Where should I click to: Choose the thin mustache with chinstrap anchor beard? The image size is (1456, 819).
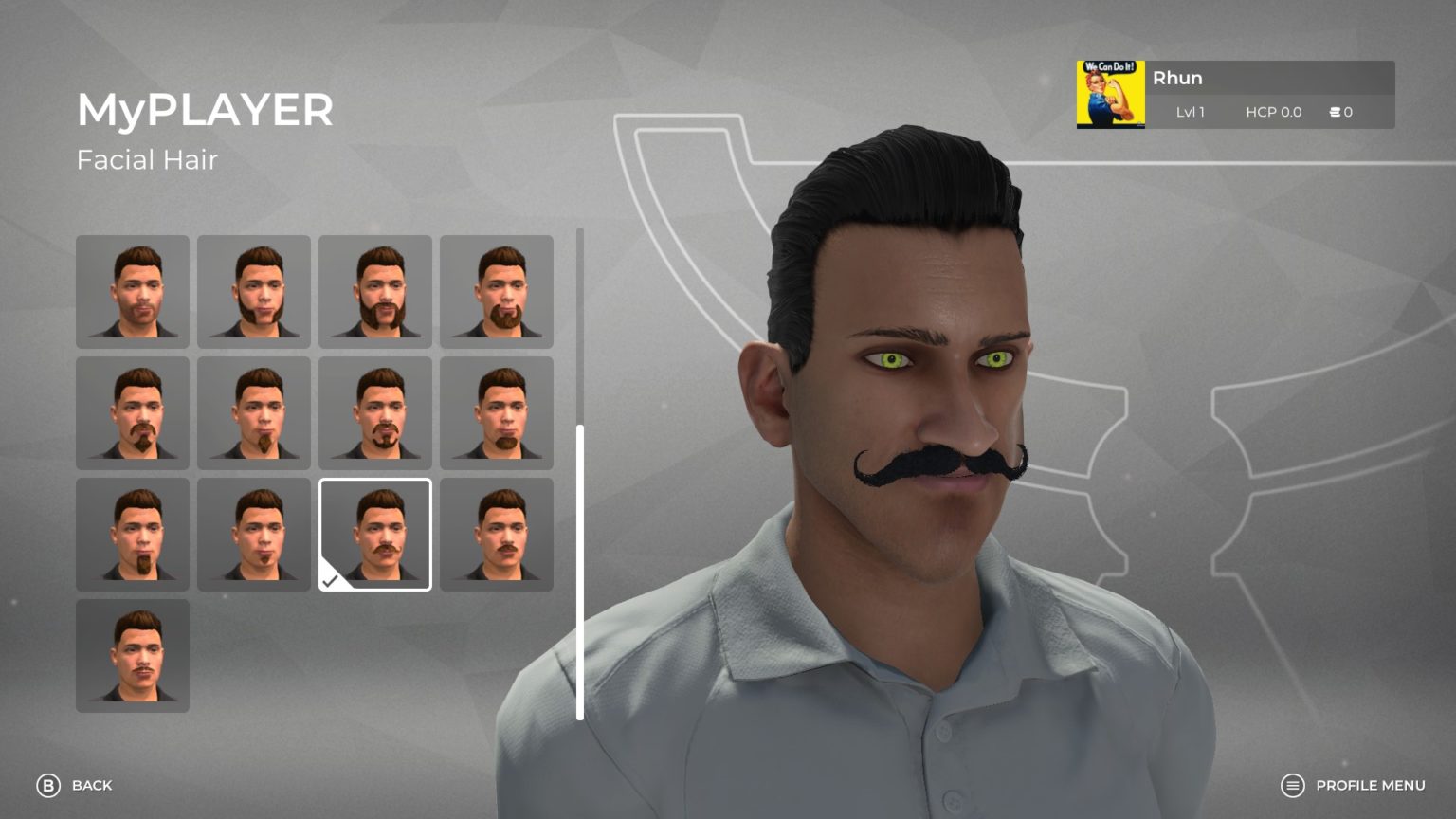(x=375, y=413)
